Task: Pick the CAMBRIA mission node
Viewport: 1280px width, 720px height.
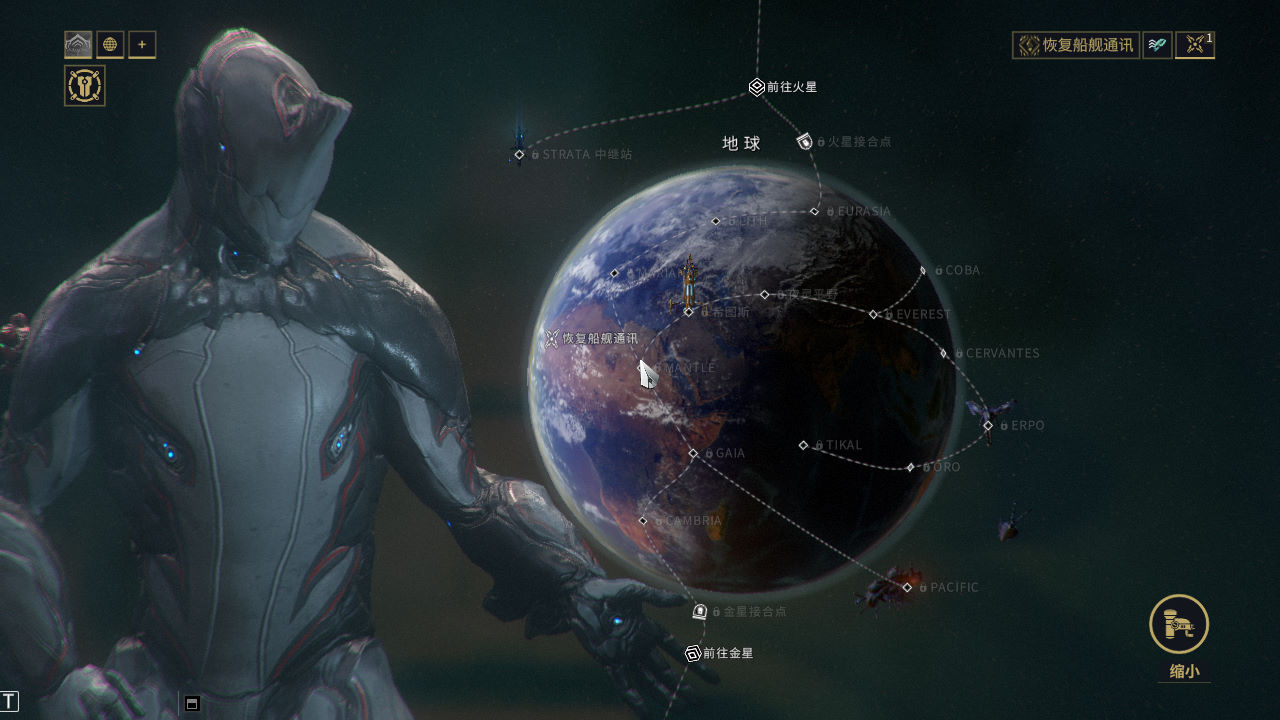Action: [643, 521]
